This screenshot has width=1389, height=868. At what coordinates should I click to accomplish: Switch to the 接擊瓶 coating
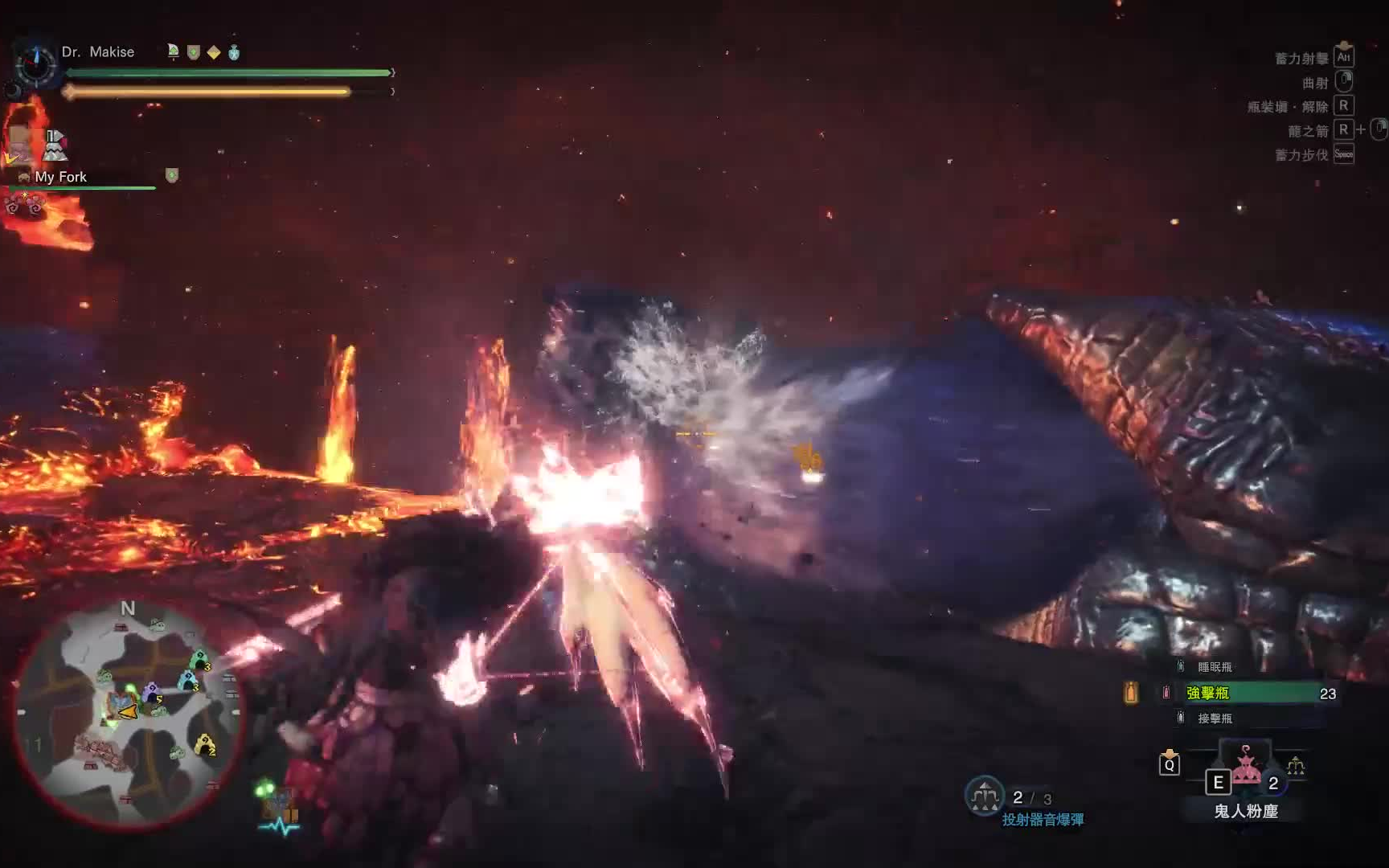click(x=1215, y=719)
